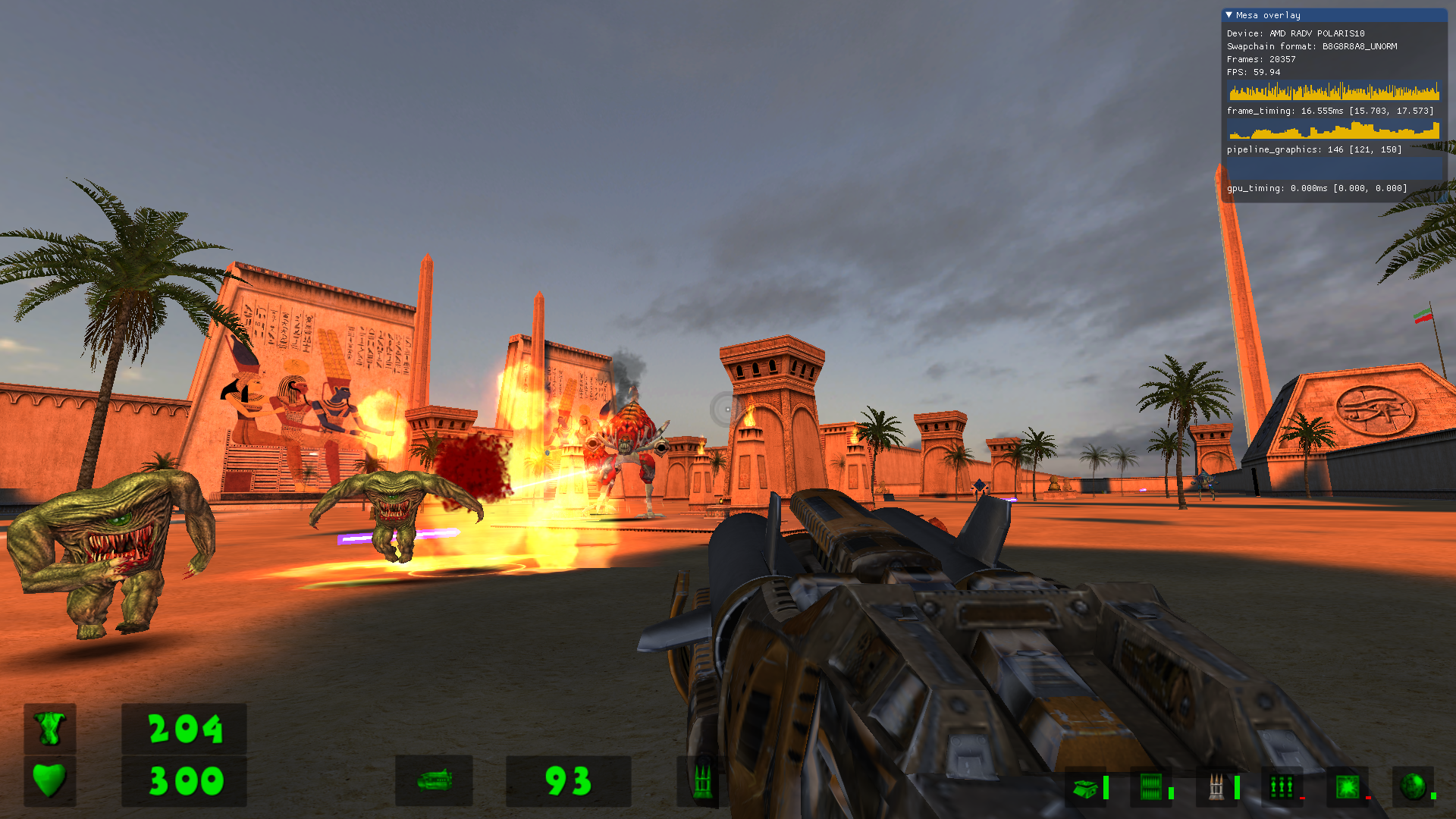Click the pipeline_graphics activity graph
1456x819 pixels.
1332,130
